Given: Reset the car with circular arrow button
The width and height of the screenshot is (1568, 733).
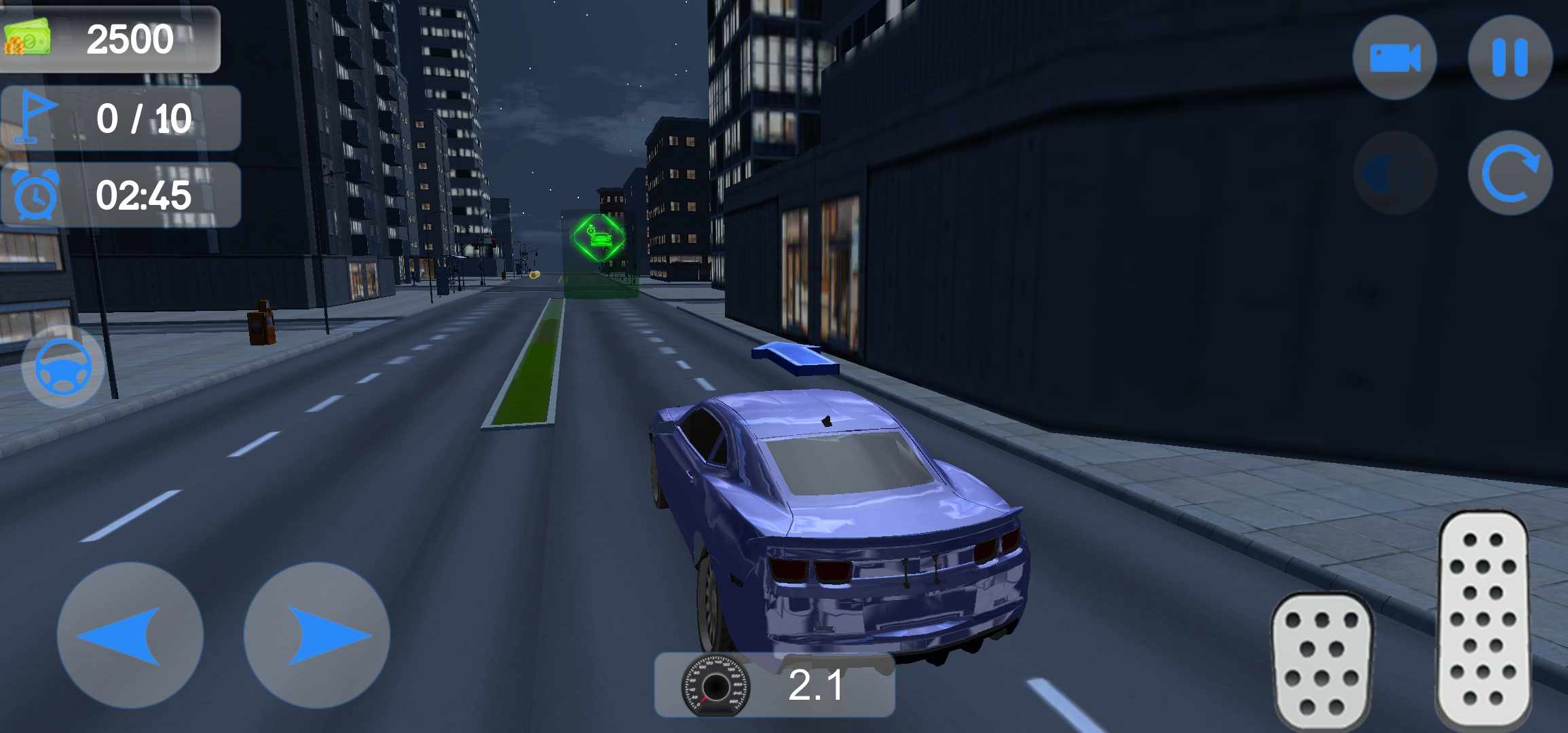Looking at the screenshot, I should [1510, 173].
